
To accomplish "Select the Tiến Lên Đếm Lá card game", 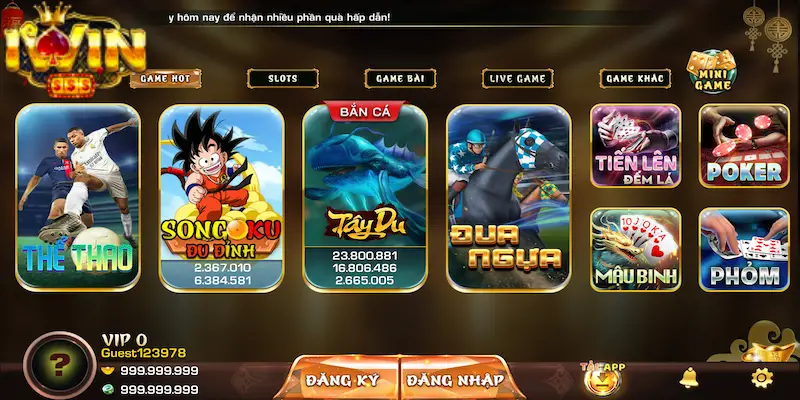I will (x=635, y=147).
